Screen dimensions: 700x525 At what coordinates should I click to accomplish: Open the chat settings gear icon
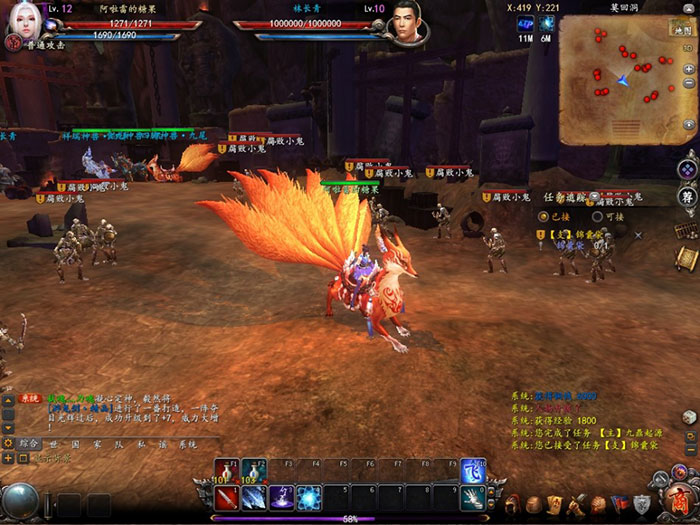(8, 443)
